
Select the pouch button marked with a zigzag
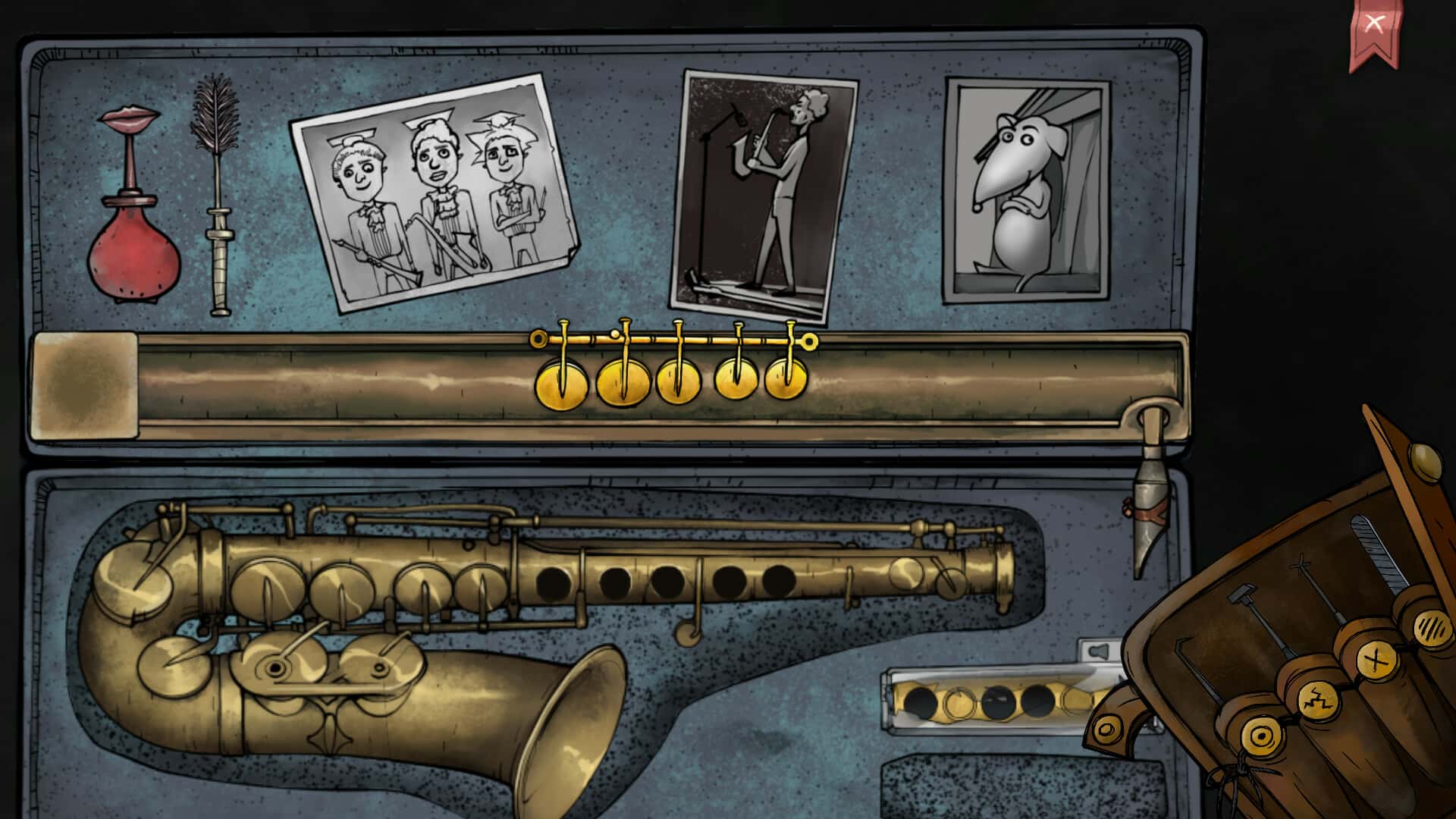pos(1318,699)
